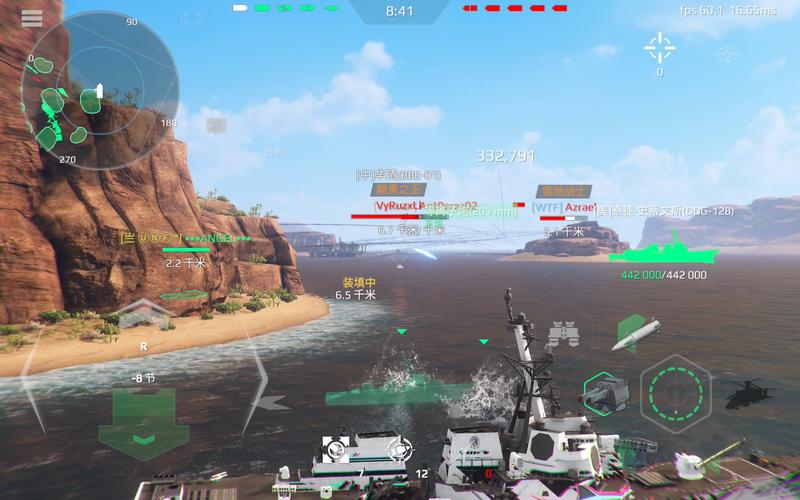Image resolution: width=800 pixels, height=500 pixels.
Task: Tap the crosshair target icon top right
Action: (x=659, y=46)
